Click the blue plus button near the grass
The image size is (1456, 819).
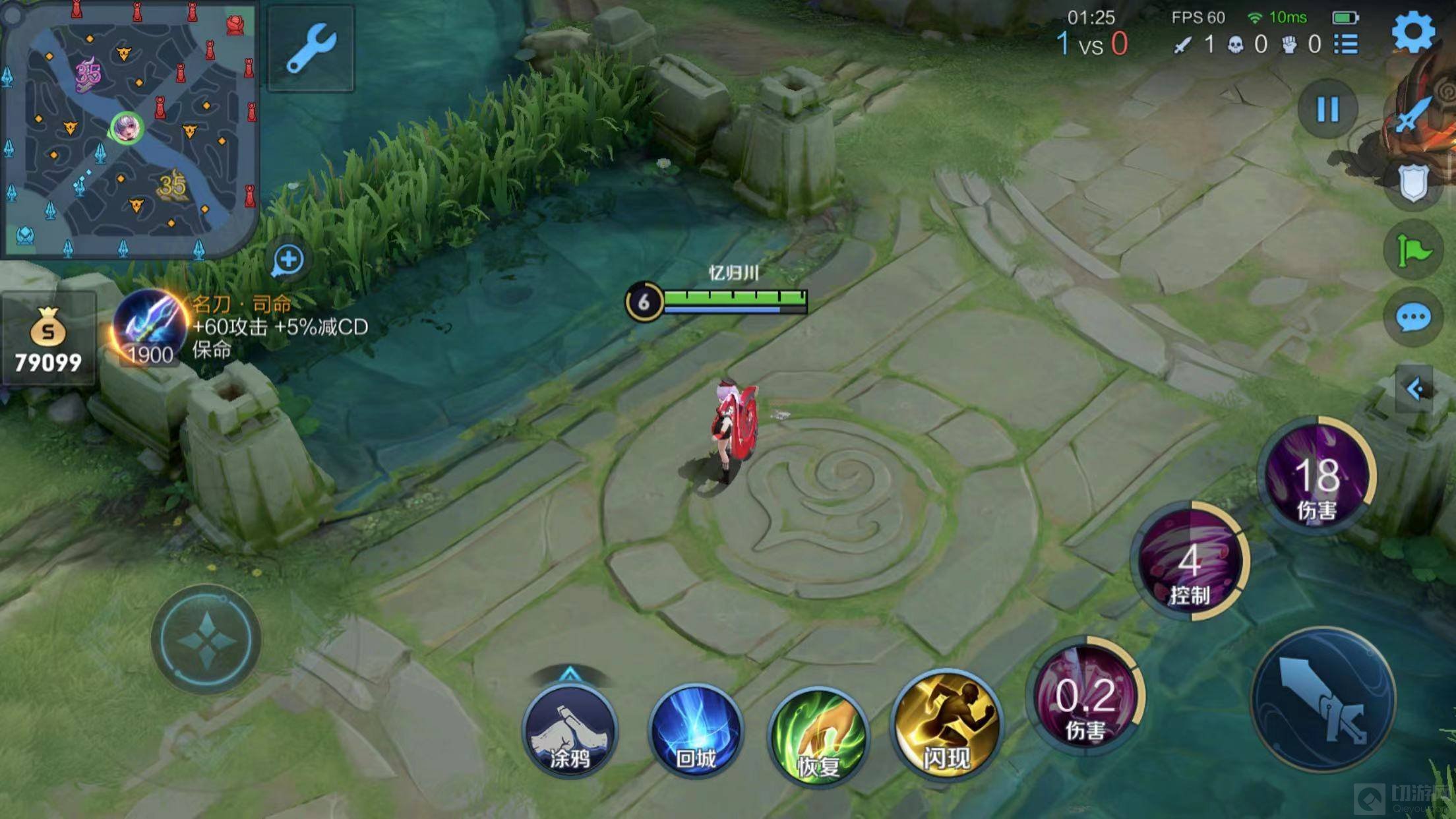click(288, 259)
